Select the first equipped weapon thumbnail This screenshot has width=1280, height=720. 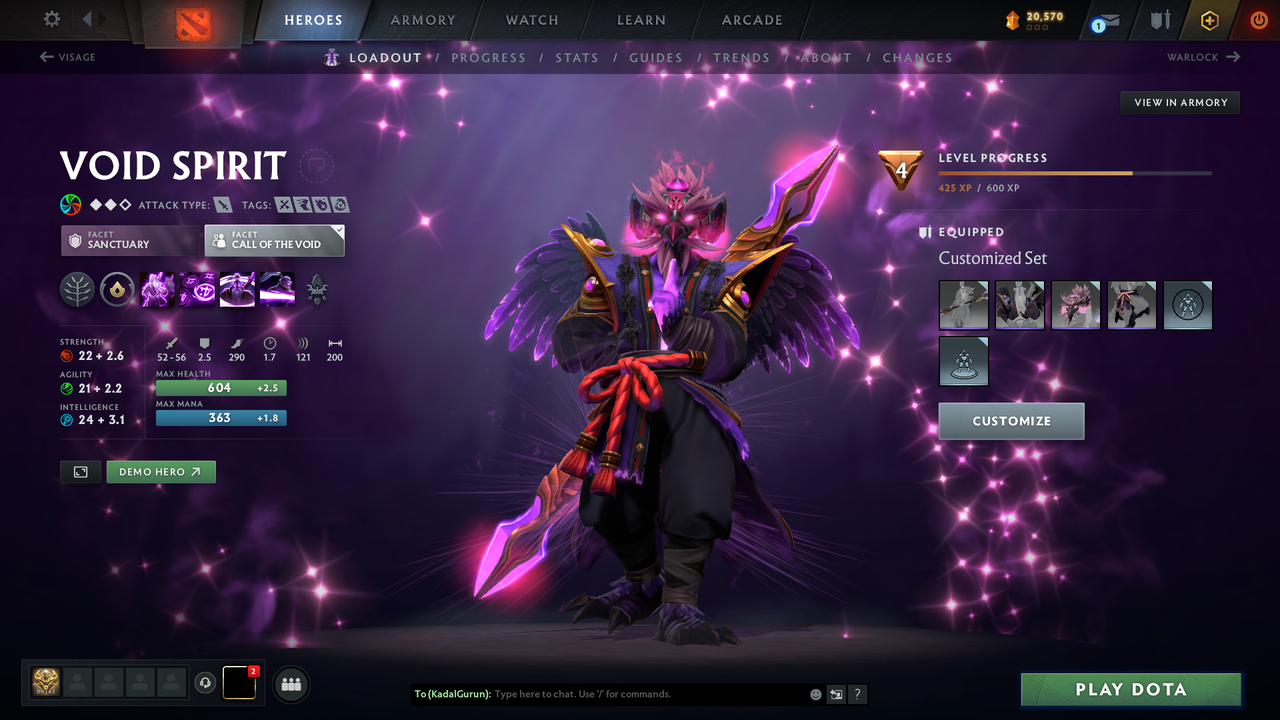[x=963, y=305]
